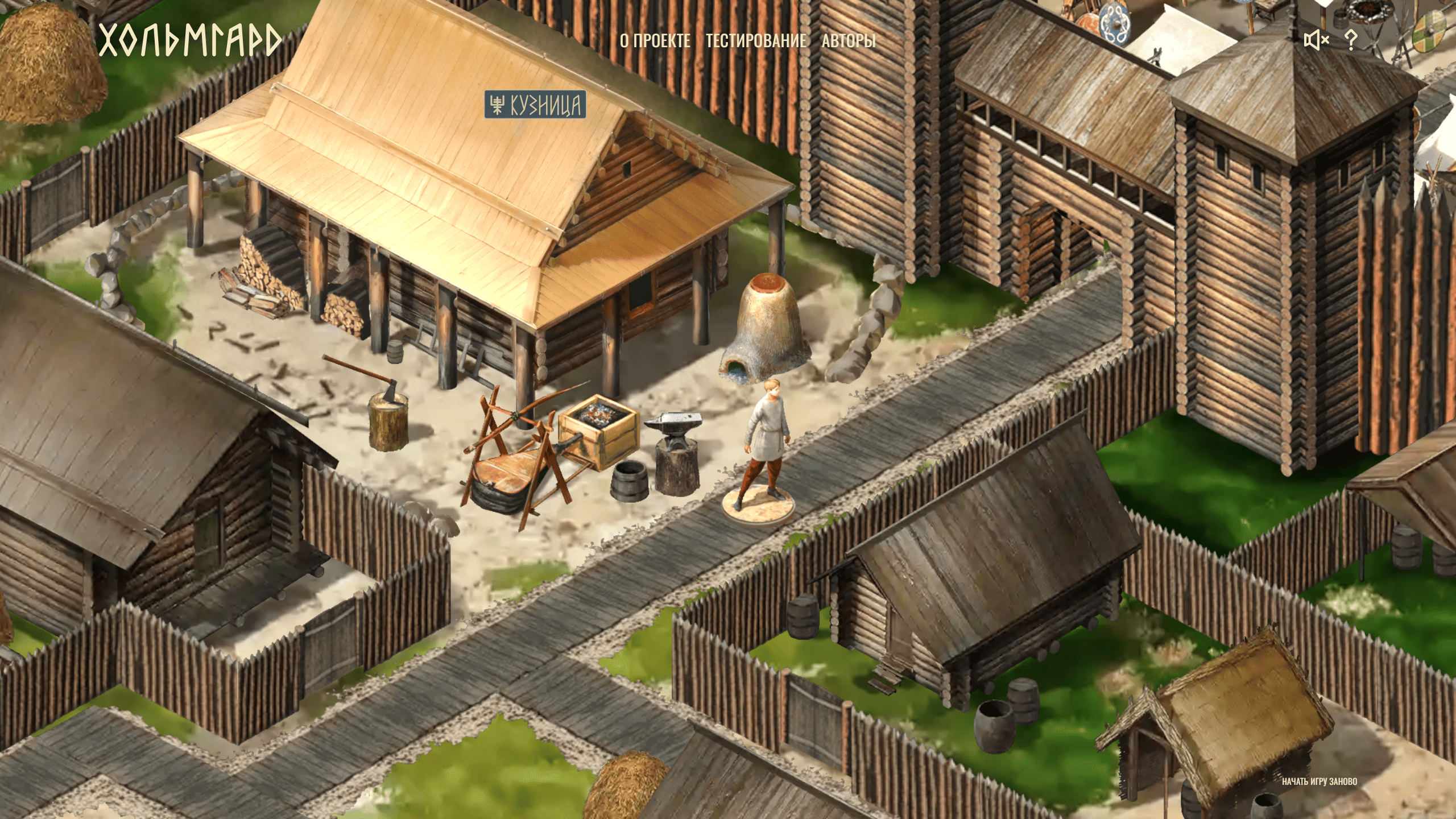Image resolution: width=1456 pixels, height=819 pixels.
Task: Toggle the muted sound speaker icon
Action: tap(1316, 40)
